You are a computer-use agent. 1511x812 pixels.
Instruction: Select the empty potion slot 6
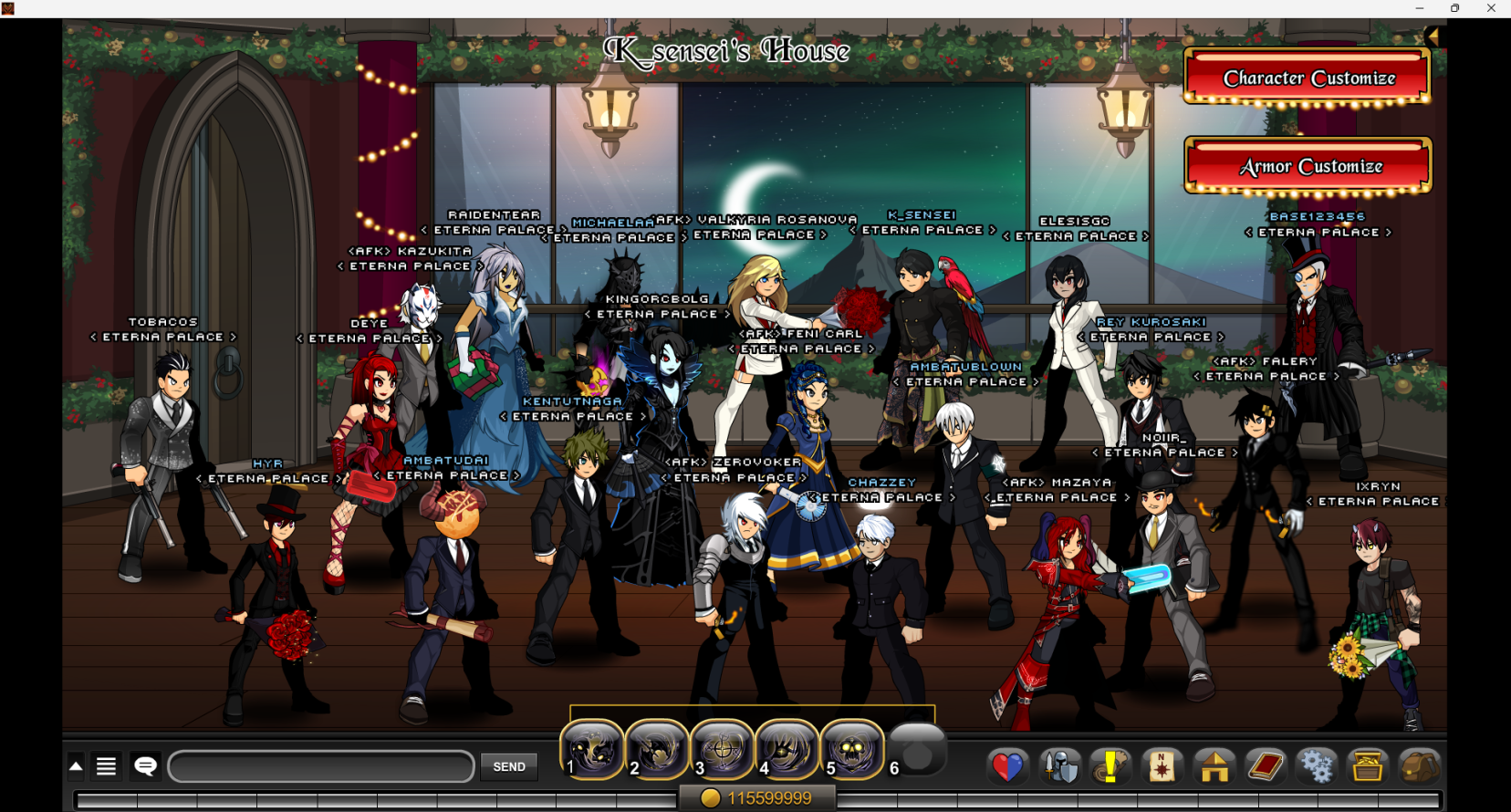tap(918, 750)
